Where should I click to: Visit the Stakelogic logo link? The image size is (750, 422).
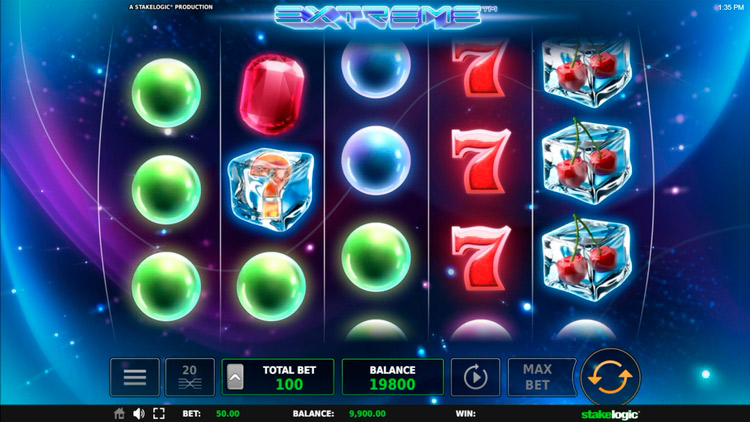pos(610,413)
